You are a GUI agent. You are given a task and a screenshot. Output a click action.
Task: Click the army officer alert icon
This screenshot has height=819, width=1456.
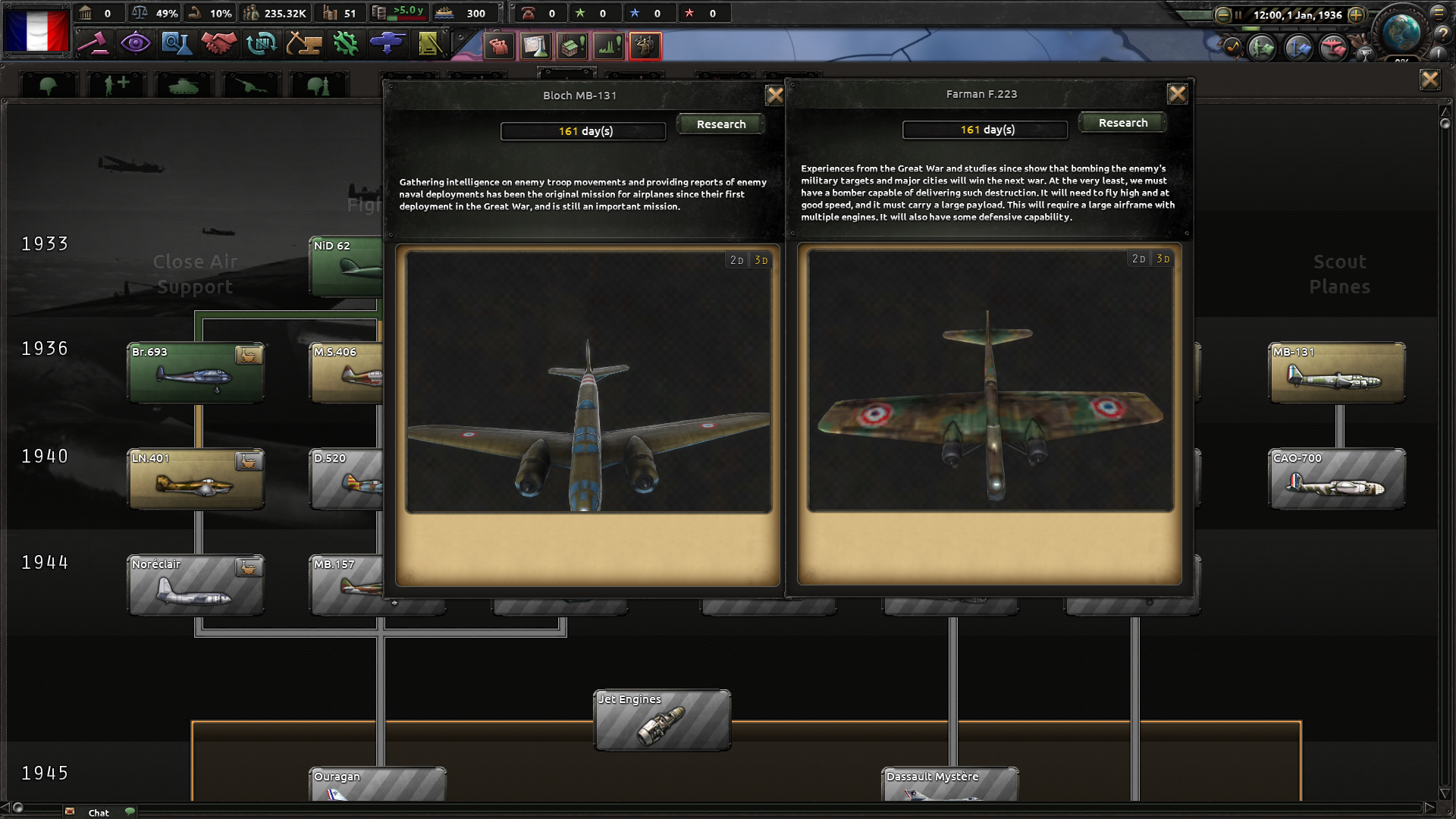(x=644, y=46)
